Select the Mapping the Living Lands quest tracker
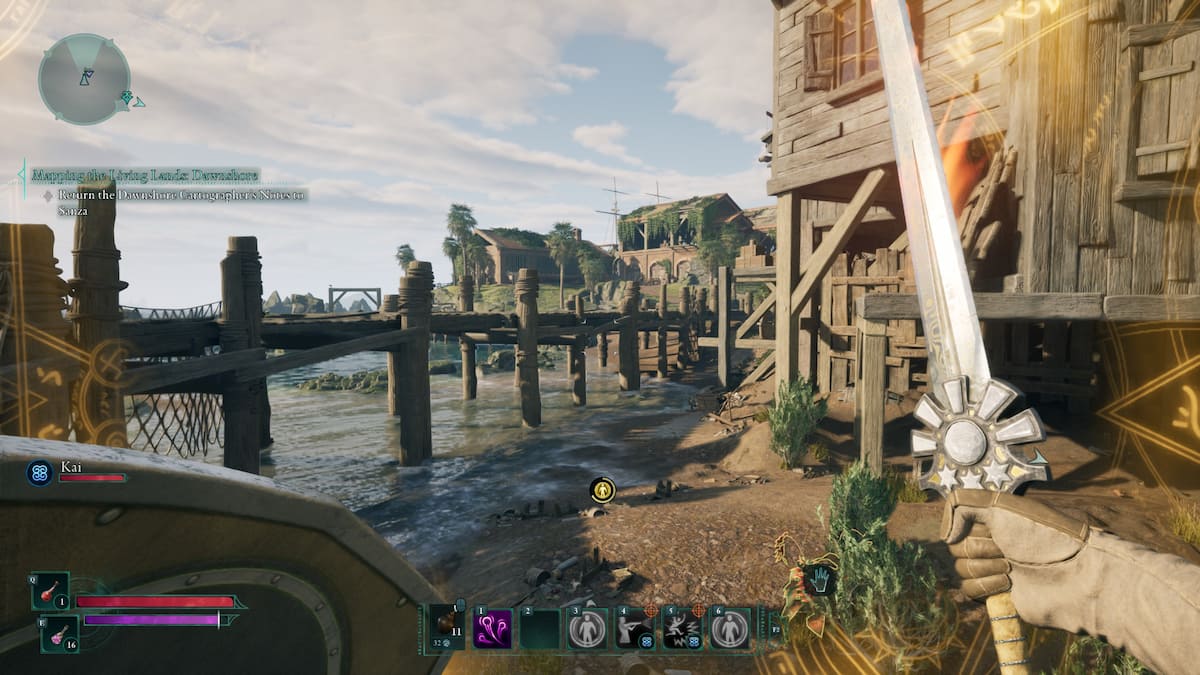This screenshot has width=1200, height=675. (145, 175)
